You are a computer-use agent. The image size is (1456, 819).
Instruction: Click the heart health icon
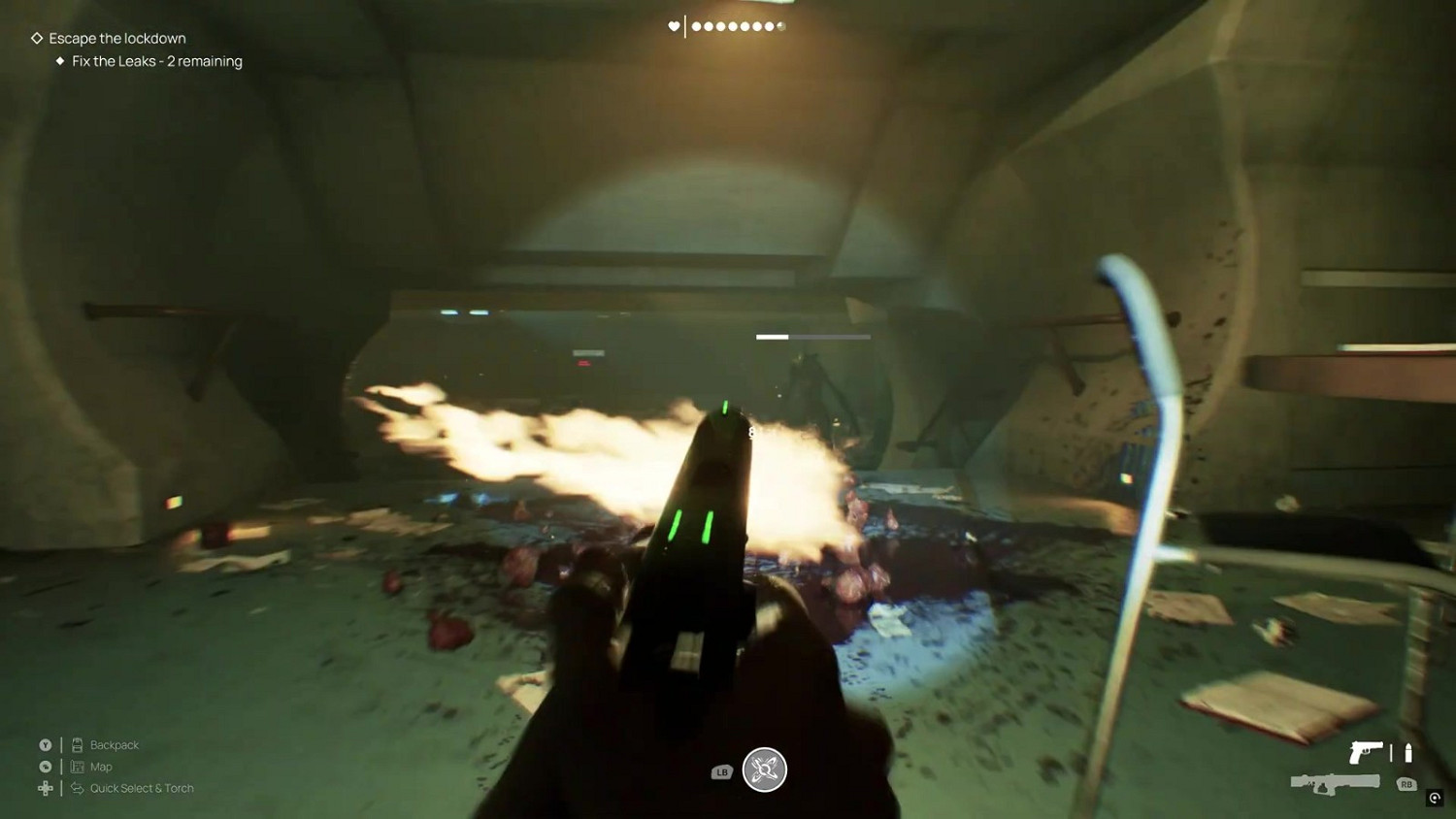coord(674,26)
